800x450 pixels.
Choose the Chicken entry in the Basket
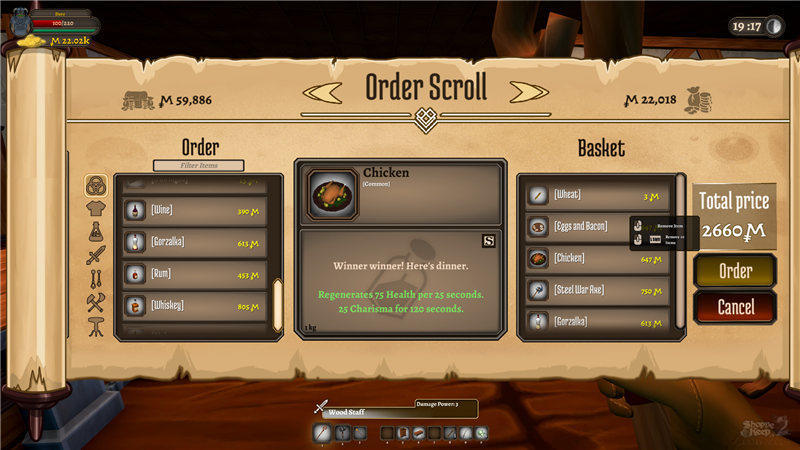pyautogui.click(x=596, y=259)
